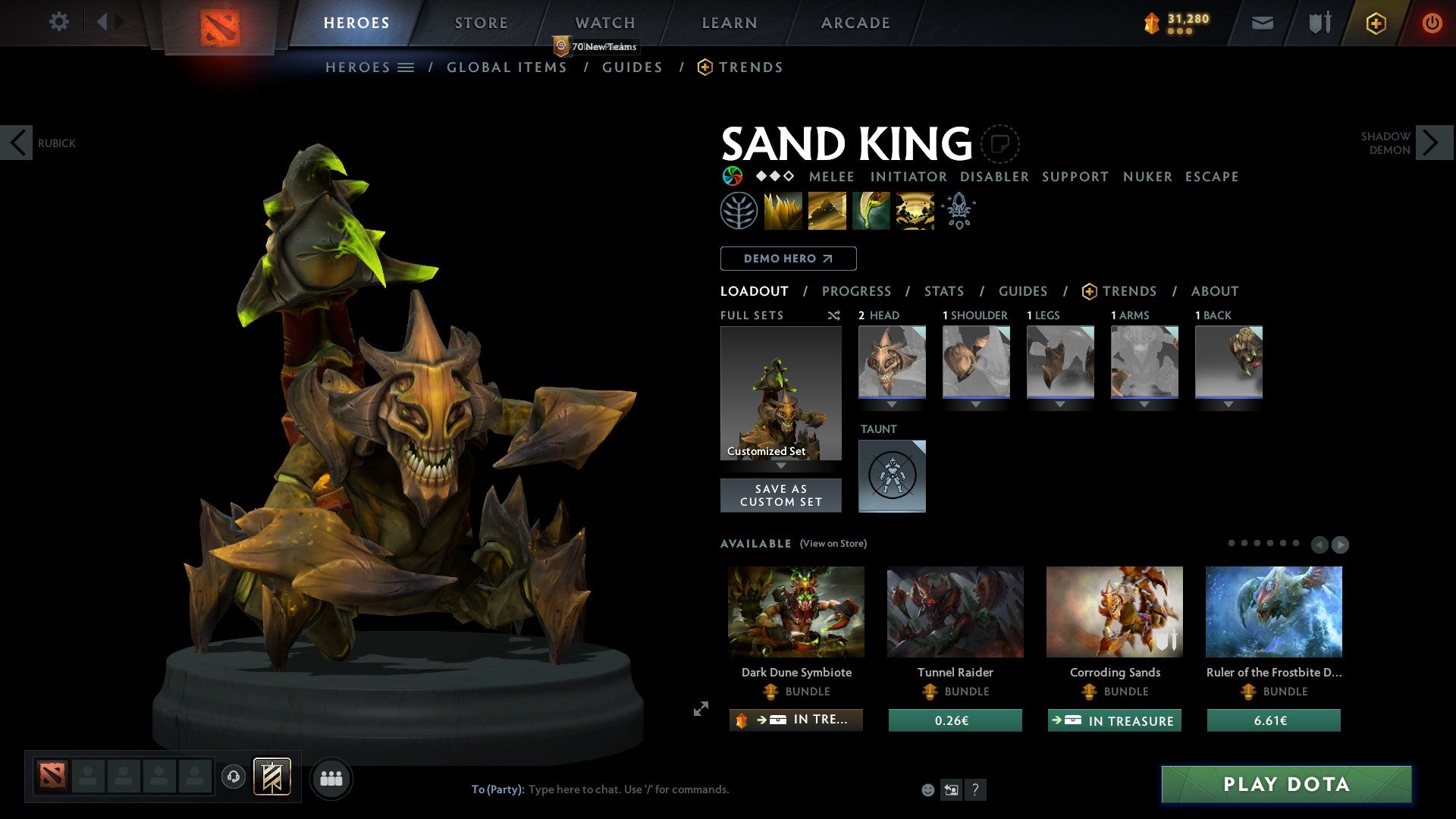Switch to the PROGRESS tab
The height and width of the screenshot is (819, 1456).
[857, 291]
